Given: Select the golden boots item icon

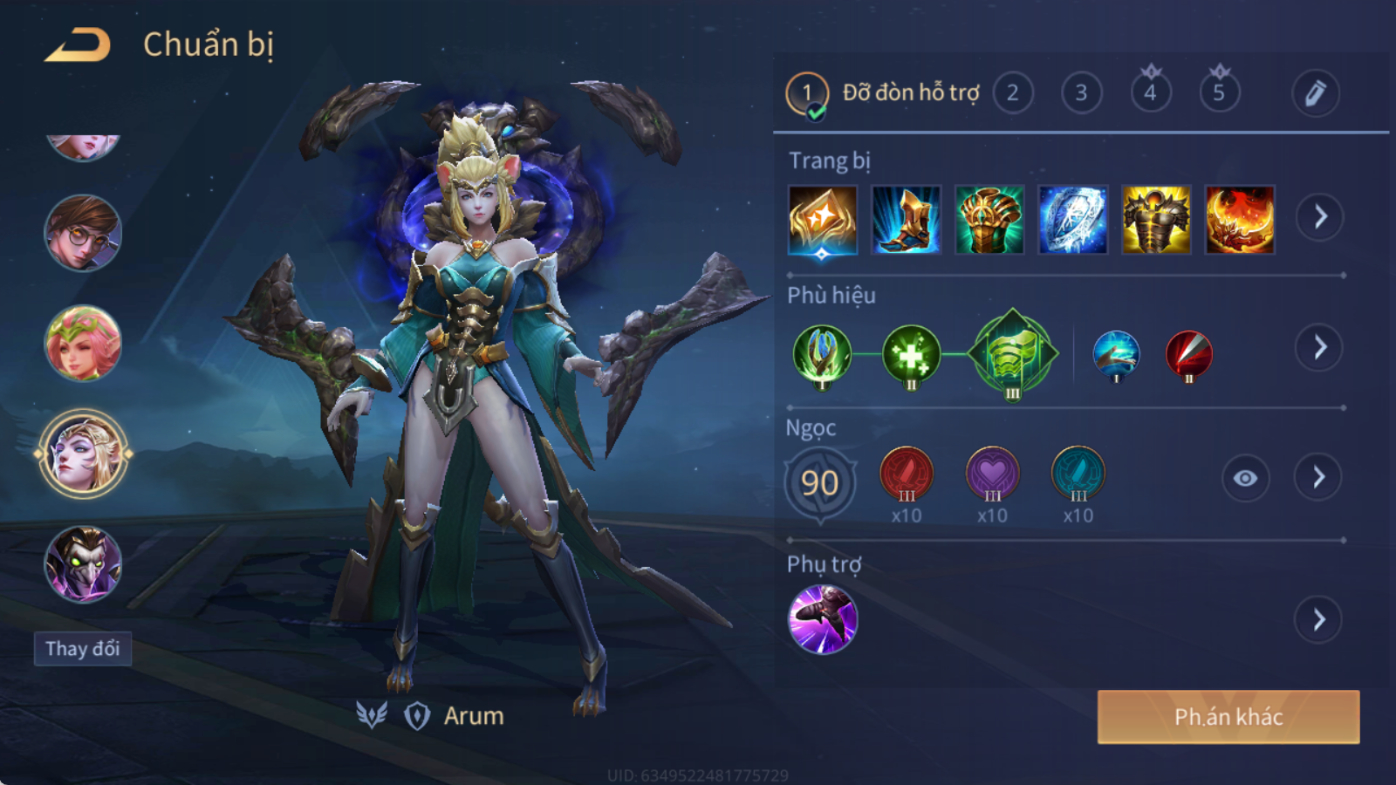Looking at the screenshot, I should (906, 219).
